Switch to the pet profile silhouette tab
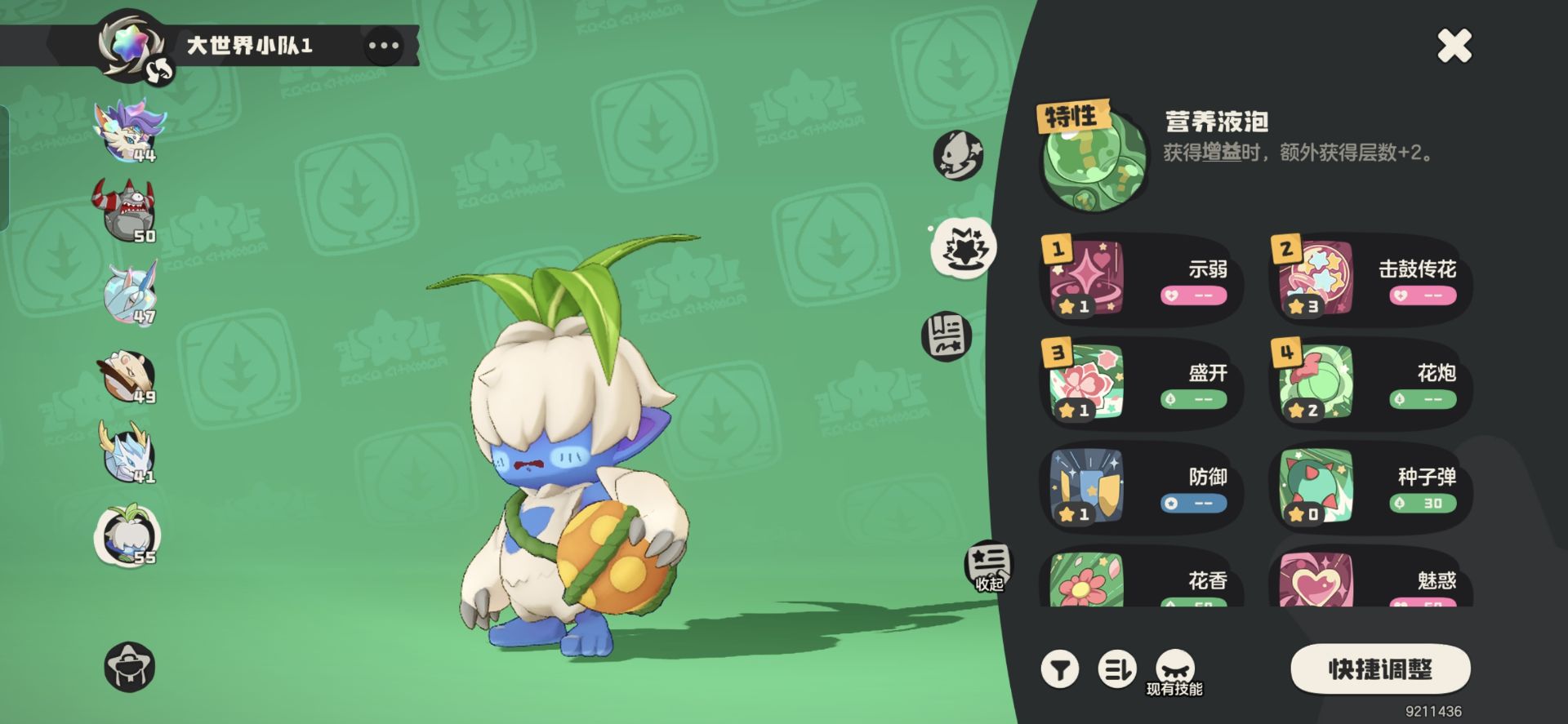 (958, 155)
